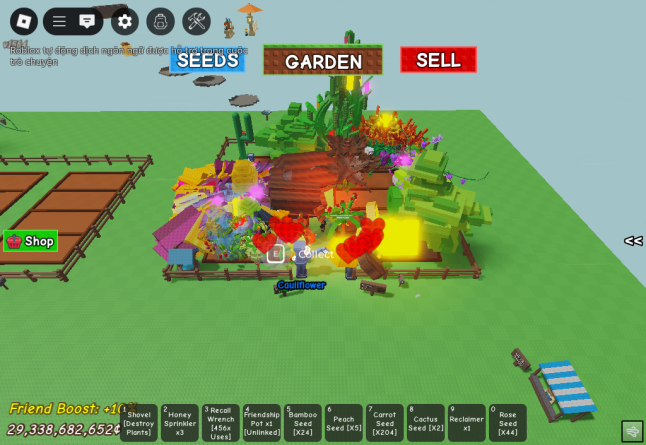Choose the Bamboo Seed slot
This screenshot has width=646, height=445.
(x=303, y=423)
